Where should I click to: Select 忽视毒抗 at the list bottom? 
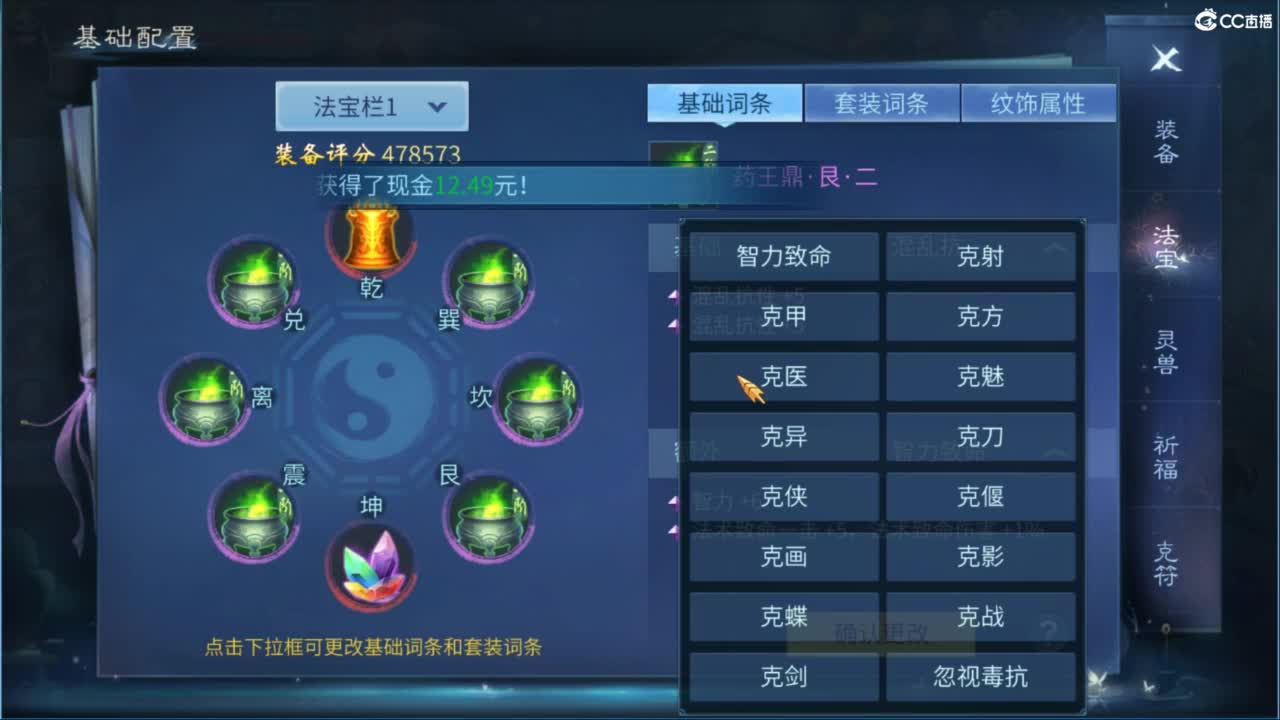click(x=981, y=677)
